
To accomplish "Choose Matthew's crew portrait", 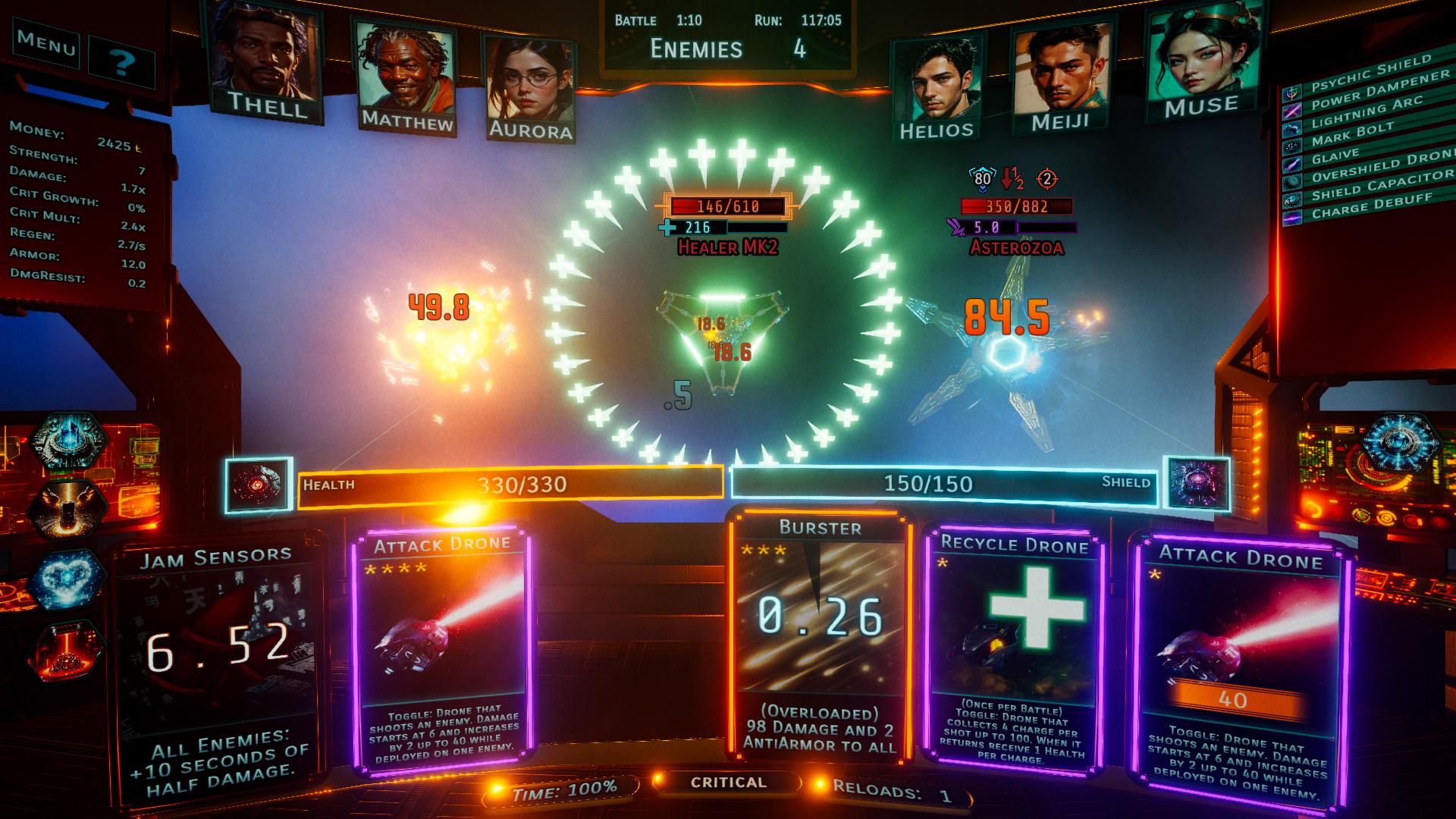I will point(406,76).
